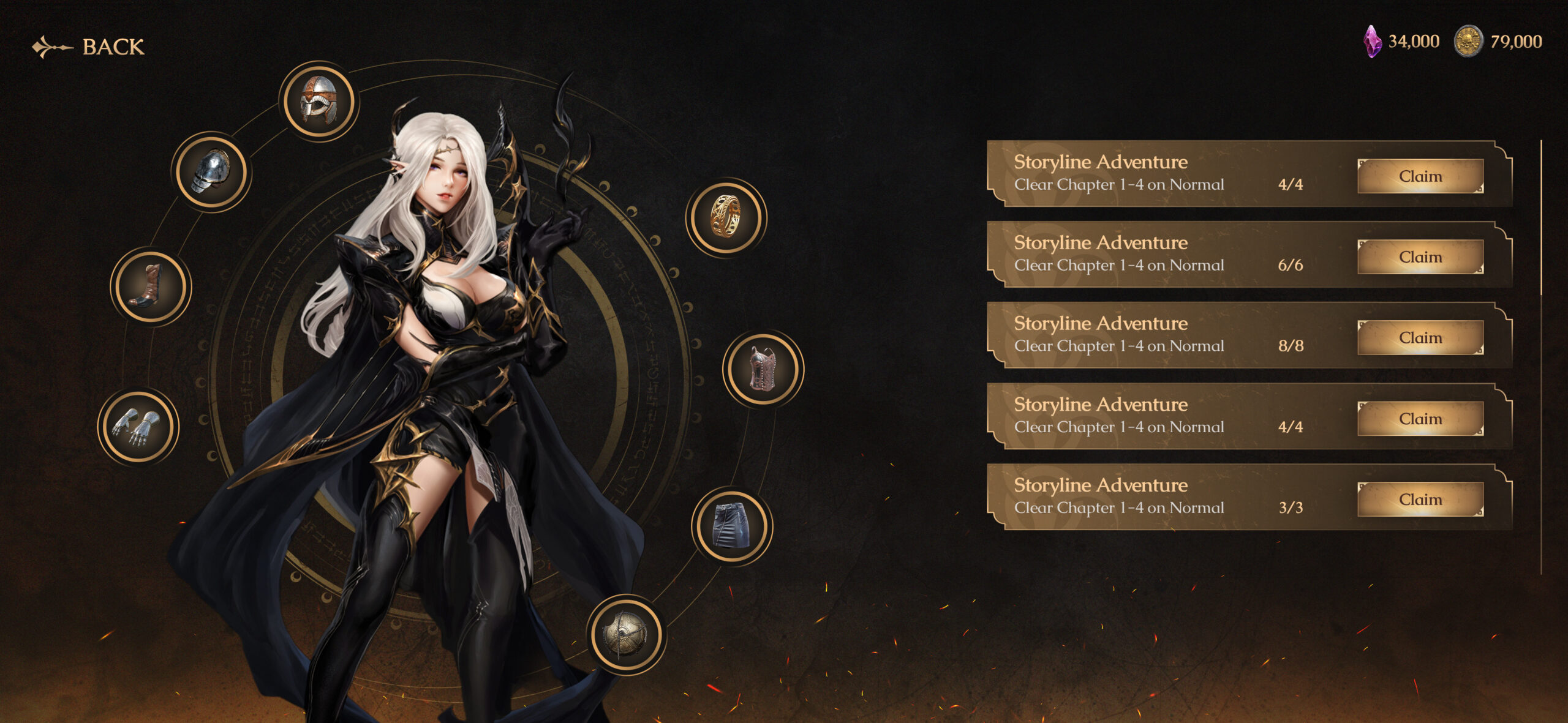Claim the 6/6 Storyline Adventure reward
This screenshot has width=1568, height=723.
(x=1420, y=257)
